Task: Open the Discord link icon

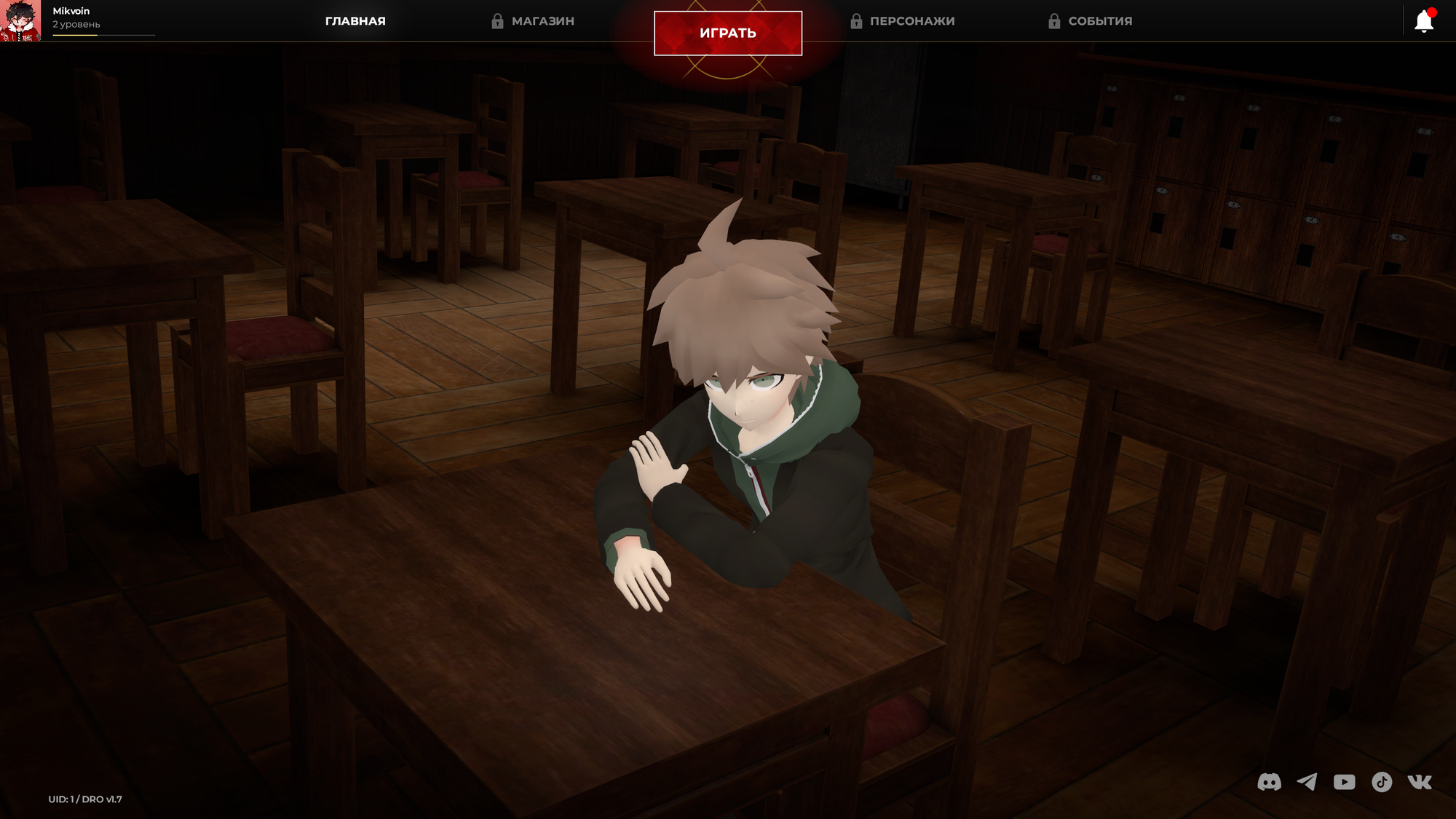Action: coord(1269,782)
